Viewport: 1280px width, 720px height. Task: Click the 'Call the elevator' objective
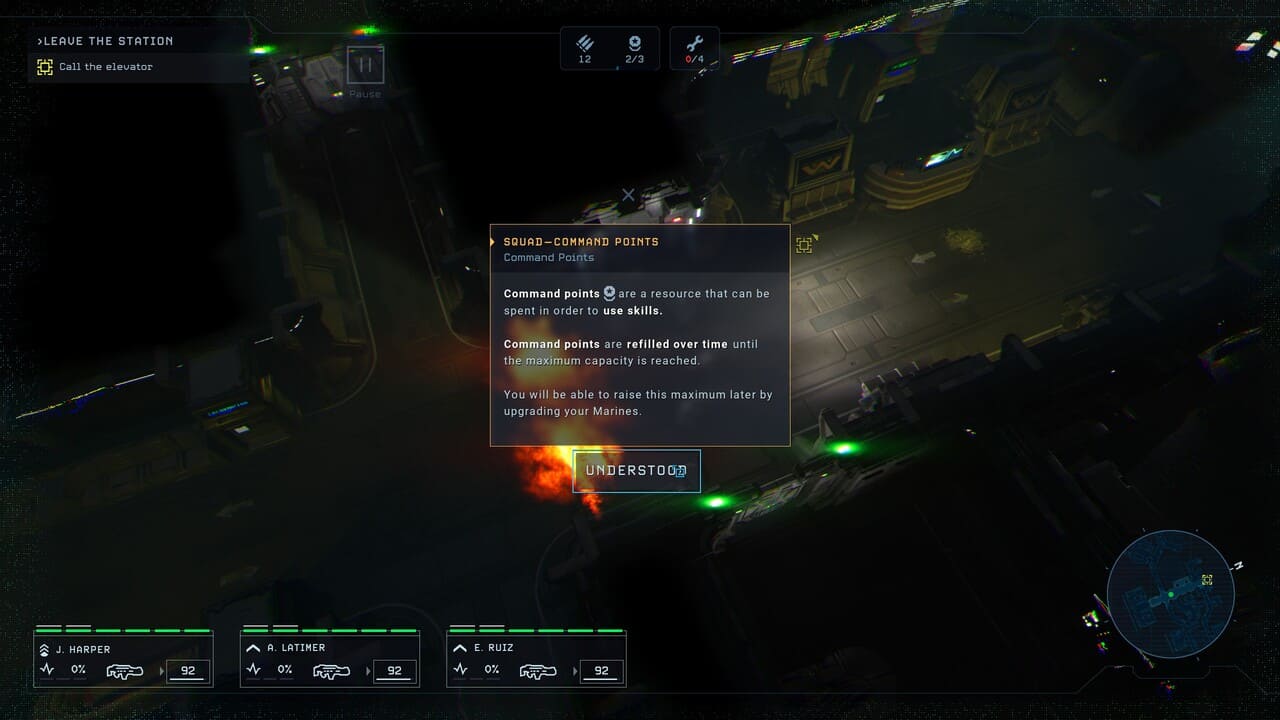(105, 67)
